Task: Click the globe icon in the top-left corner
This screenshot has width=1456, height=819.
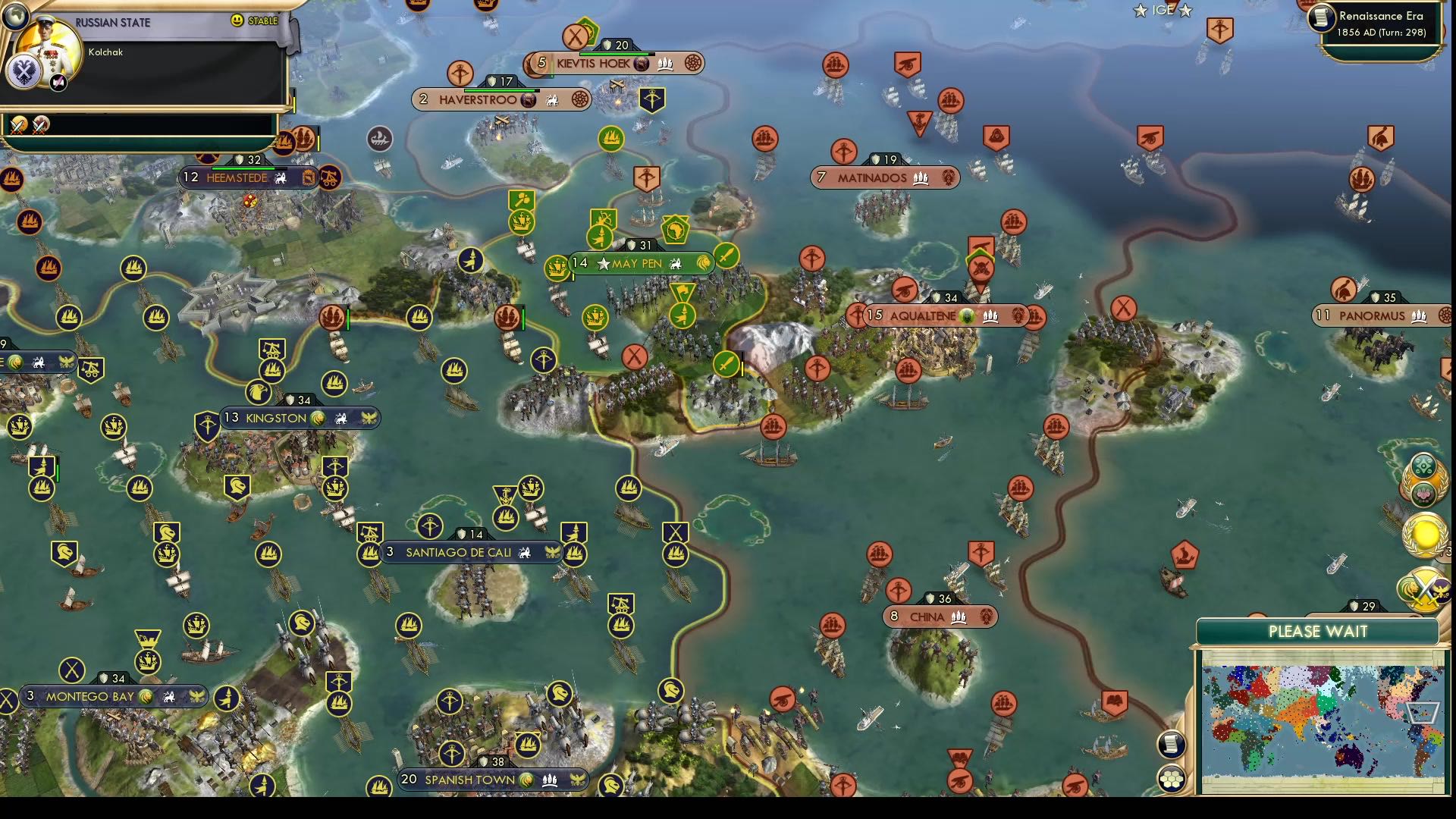Action: point(16,17)
